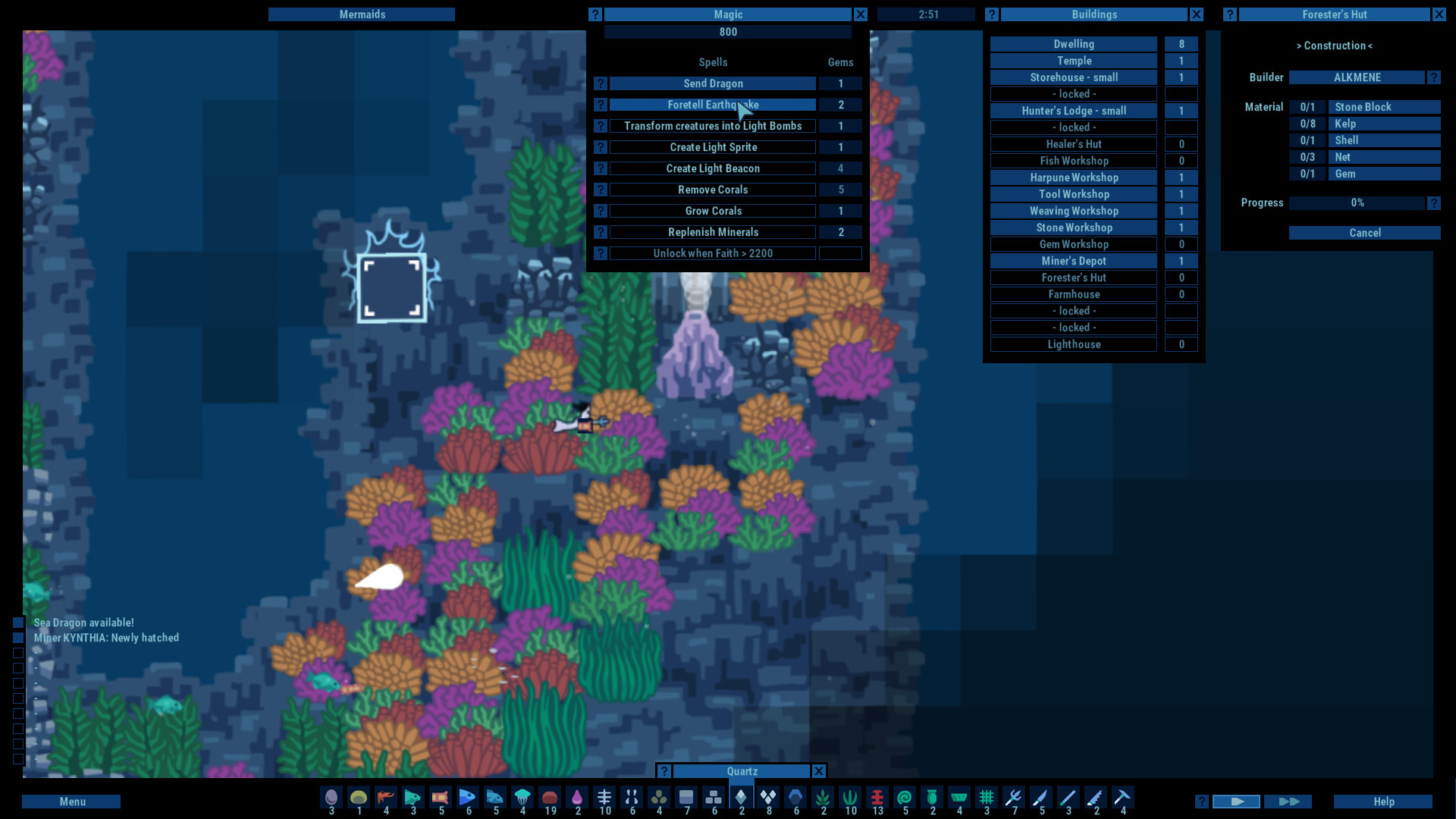This screenshot has height=819, width=1456.
Task: Open the Menu in the bottom left corner
Action: coord(71,801)
